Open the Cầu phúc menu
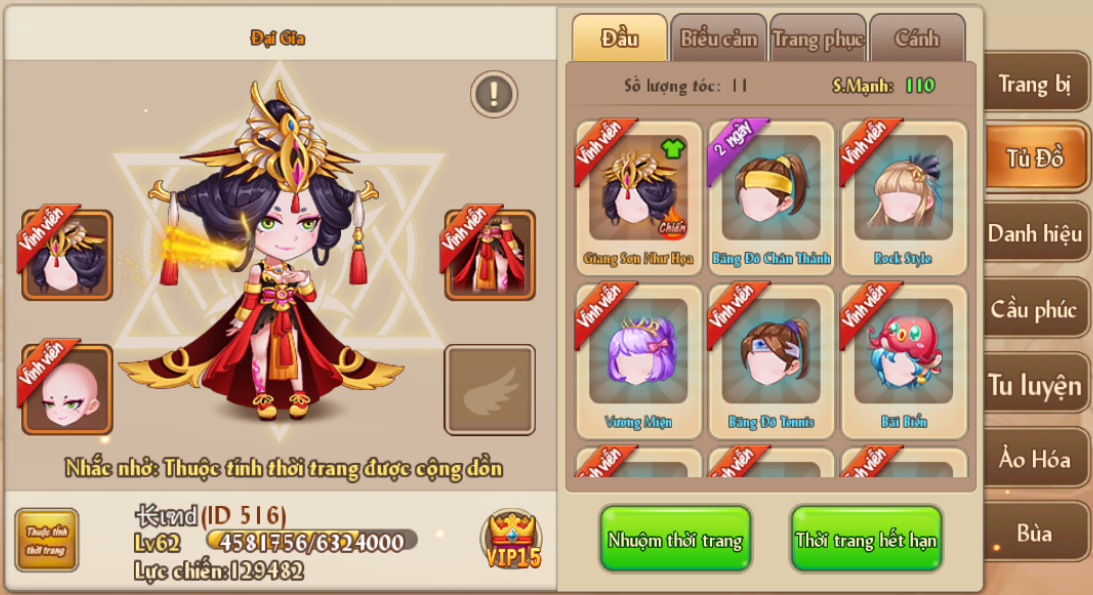 pyautogui.click(x=1035, y=309)
